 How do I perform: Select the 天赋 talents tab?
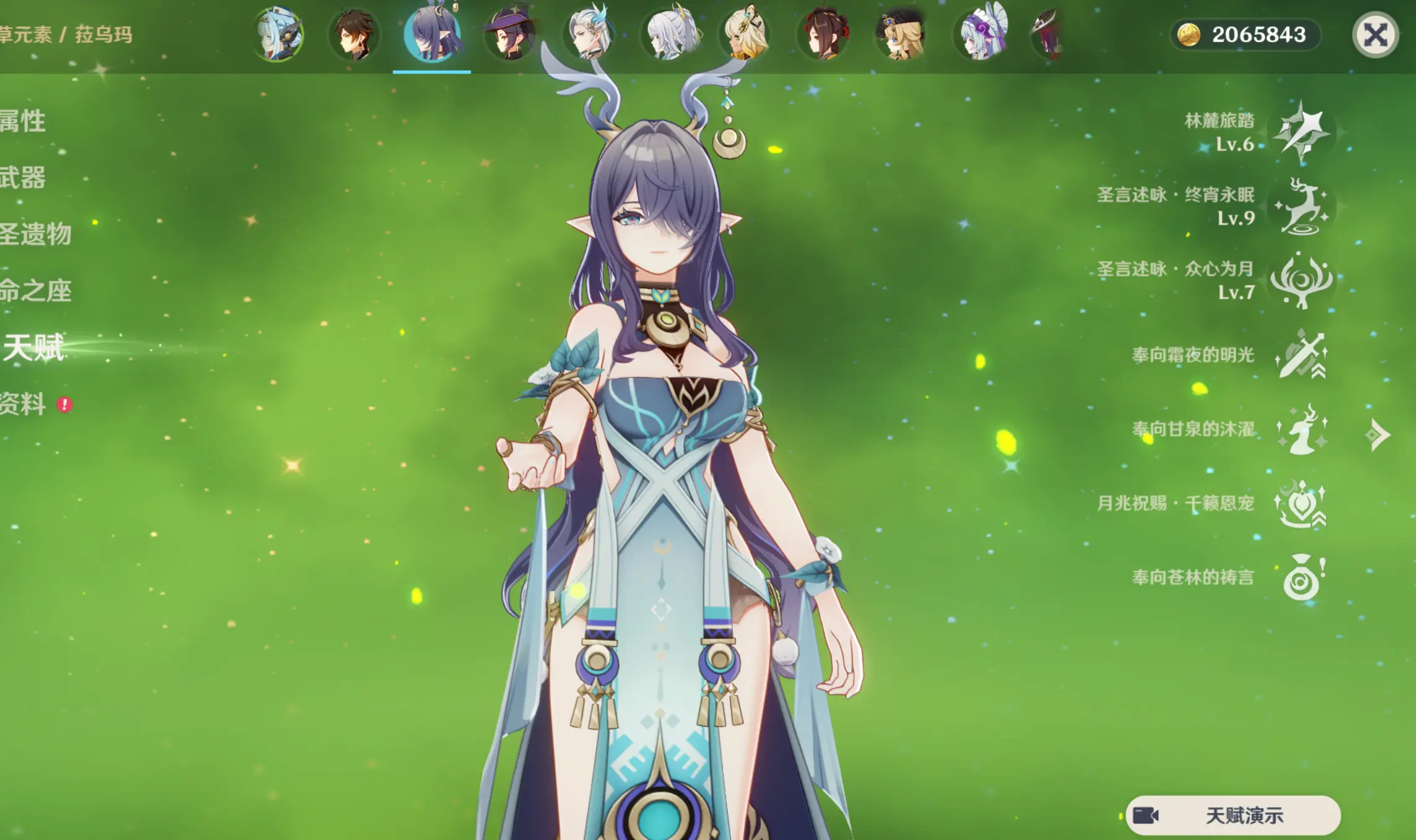click(34, 348)
